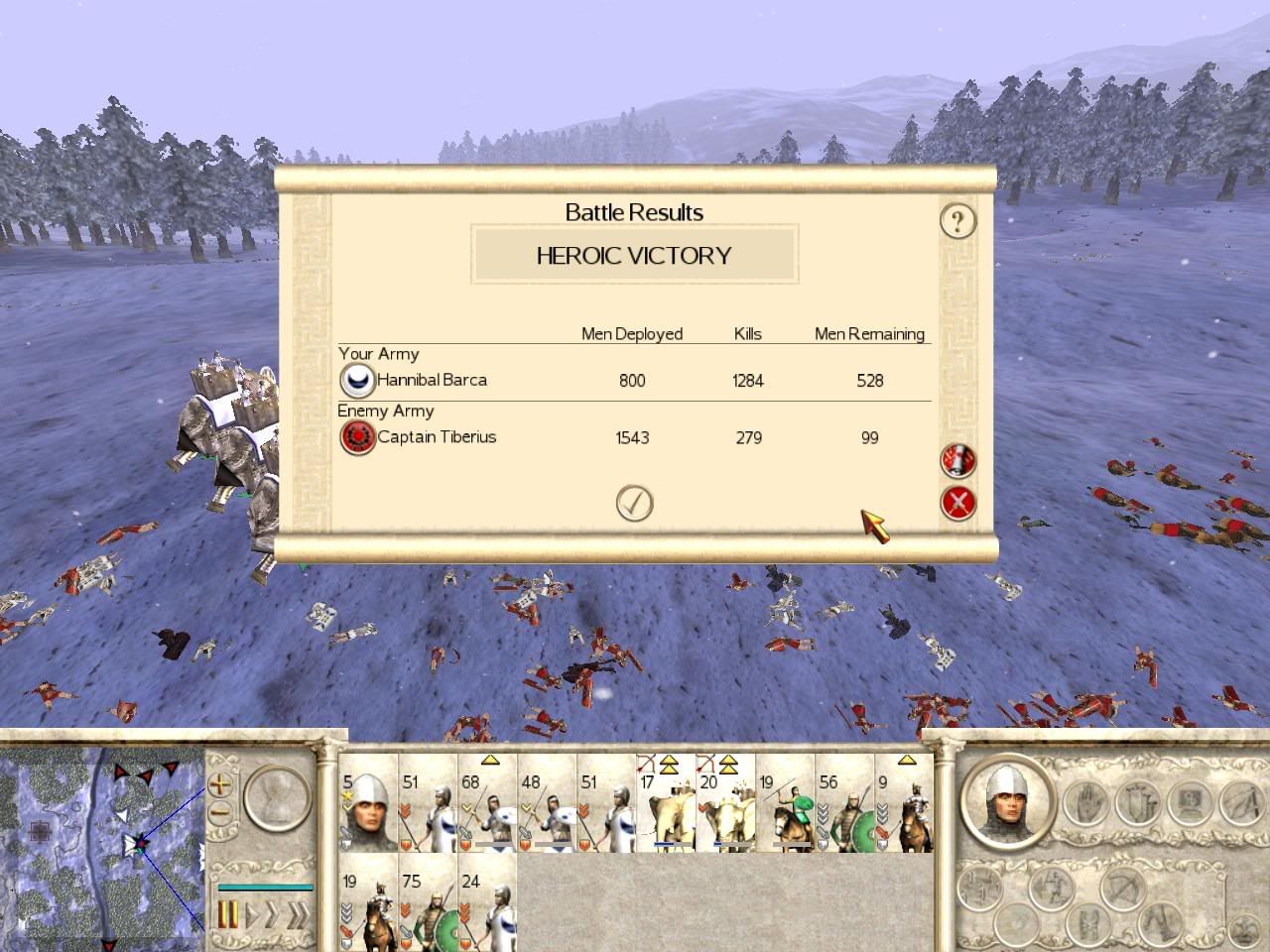Click the red scroll button on results panel
Image resolution: width=1270 pixels, height=952 pixels.
(957, 460)
